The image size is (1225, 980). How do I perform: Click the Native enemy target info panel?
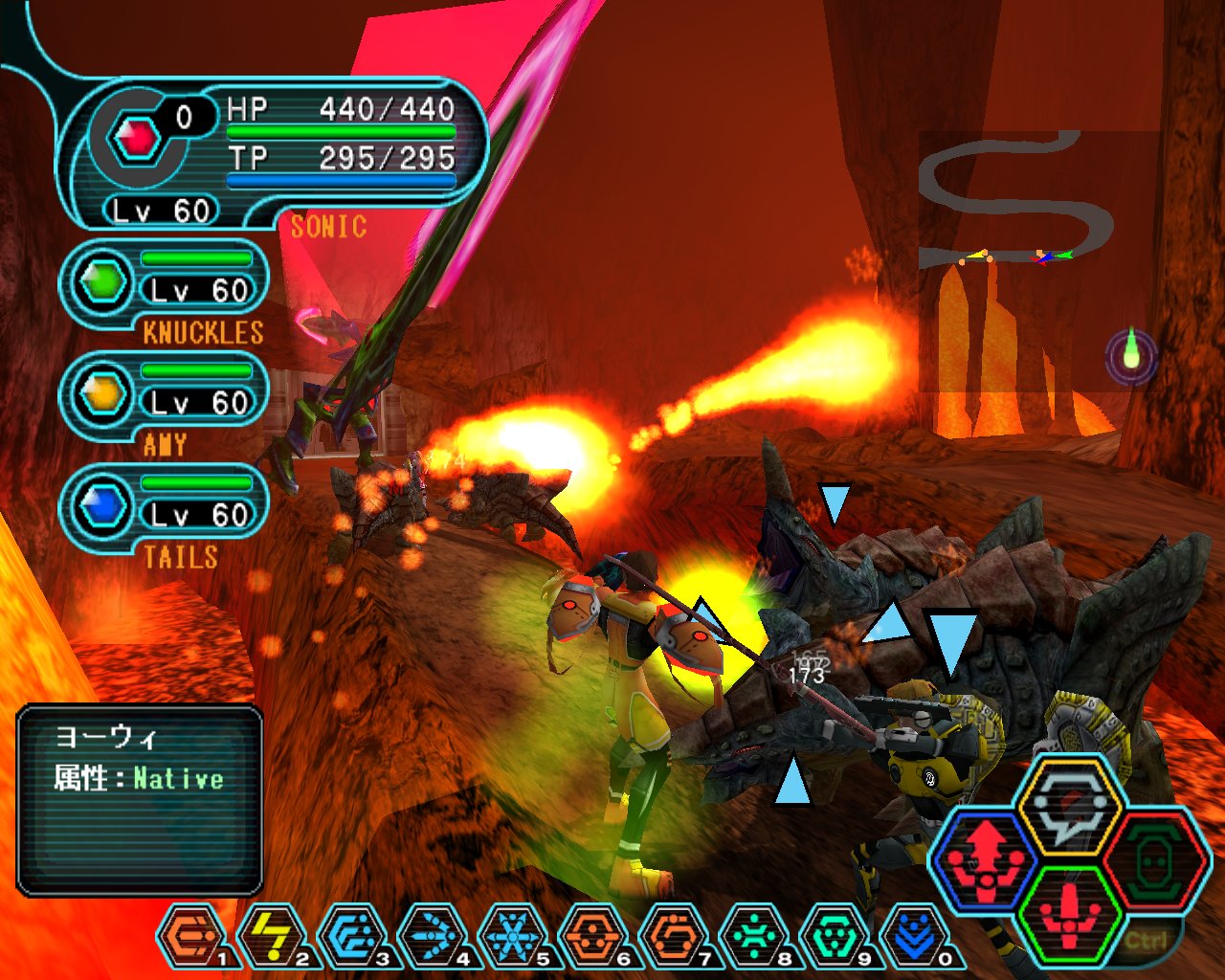pyautogui.click(x=140, y=800)
